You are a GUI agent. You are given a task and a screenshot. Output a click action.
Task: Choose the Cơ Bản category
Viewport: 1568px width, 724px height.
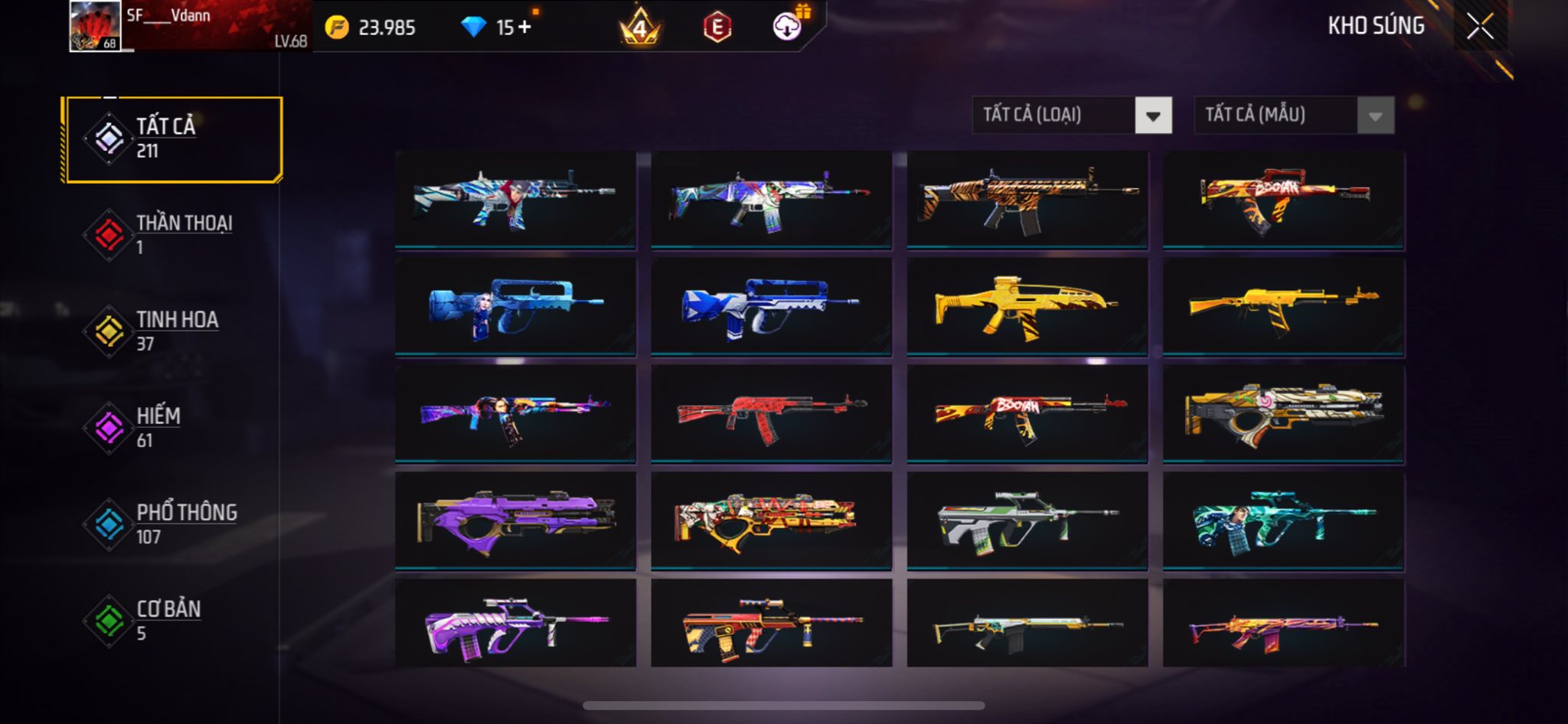point(174,621)
